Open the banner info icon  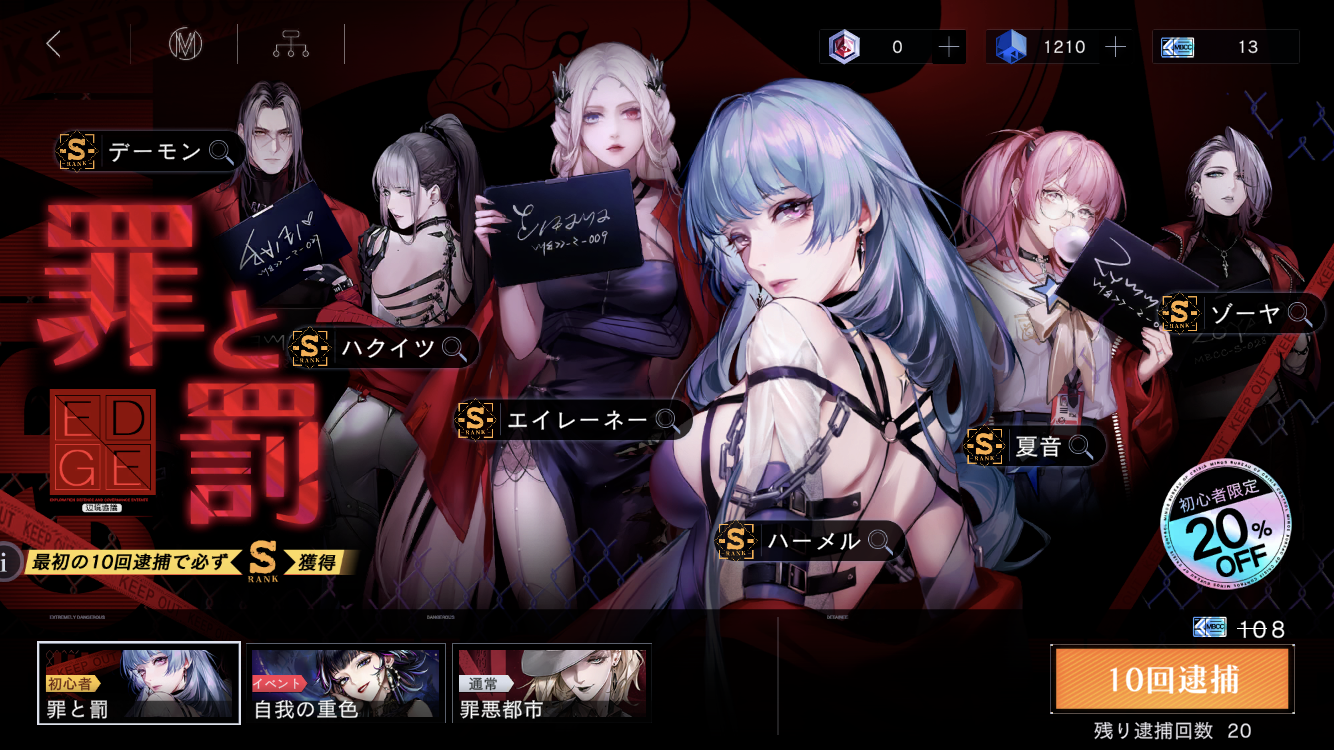pyautogui.click(x=8, y=562)
